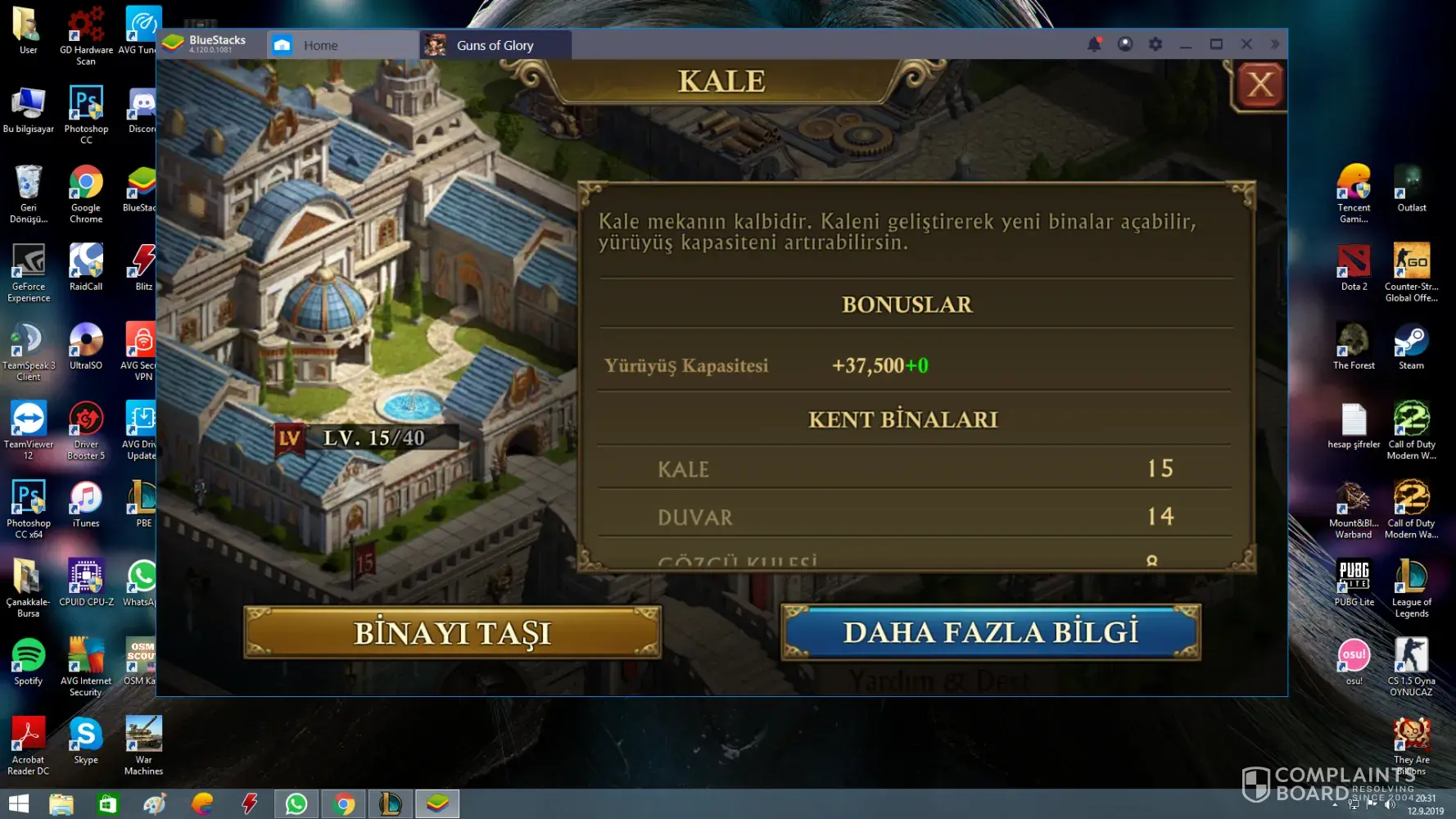Minimize the BlueStacks window
1456x819 pixels.
[1186, 44]
